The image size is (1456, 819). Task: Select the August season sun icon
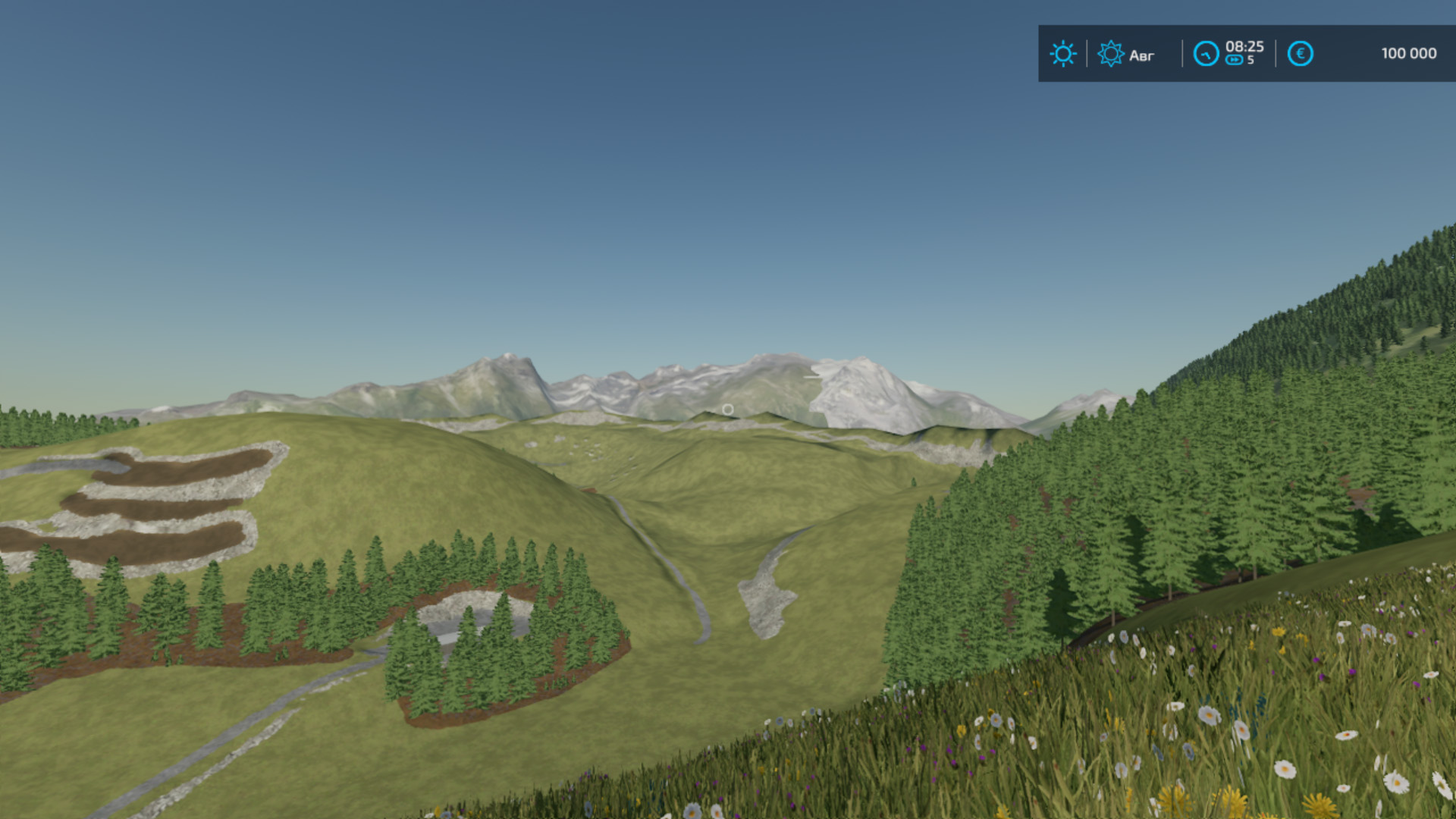1110,54
